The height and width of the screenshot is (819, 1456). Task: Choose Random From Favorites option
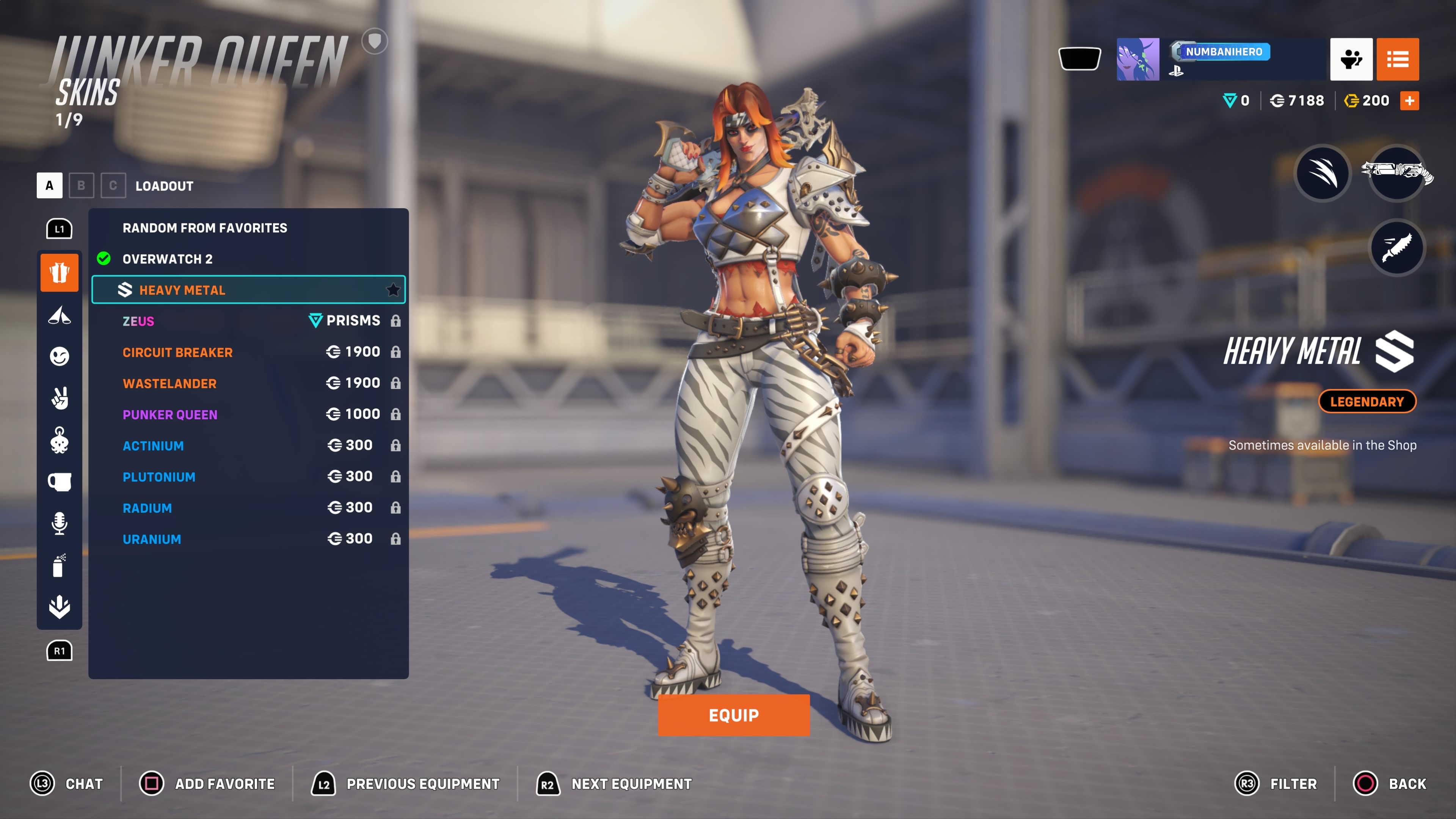tap(249, 228)
